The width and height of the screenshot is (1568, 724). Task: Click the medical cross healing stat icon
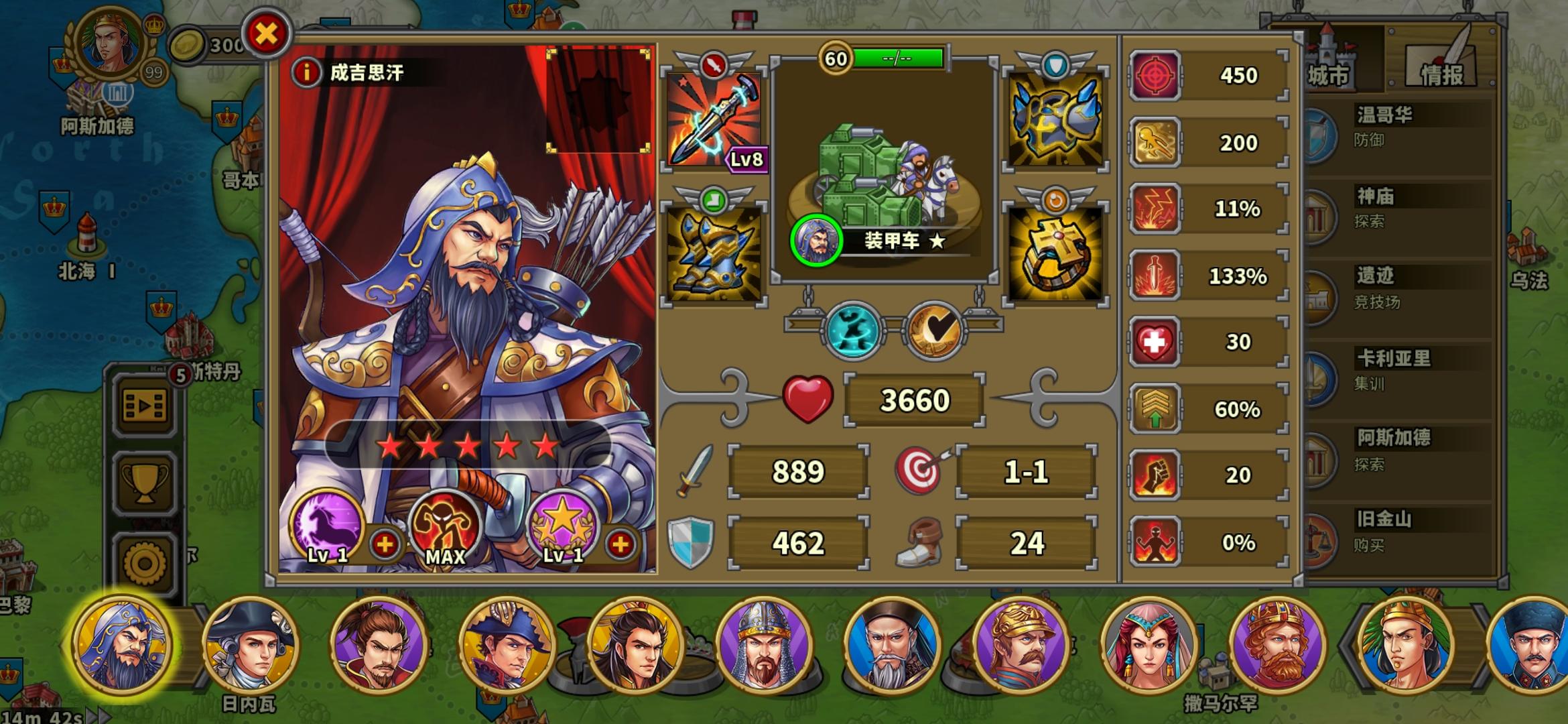(x=1157, y=341)
